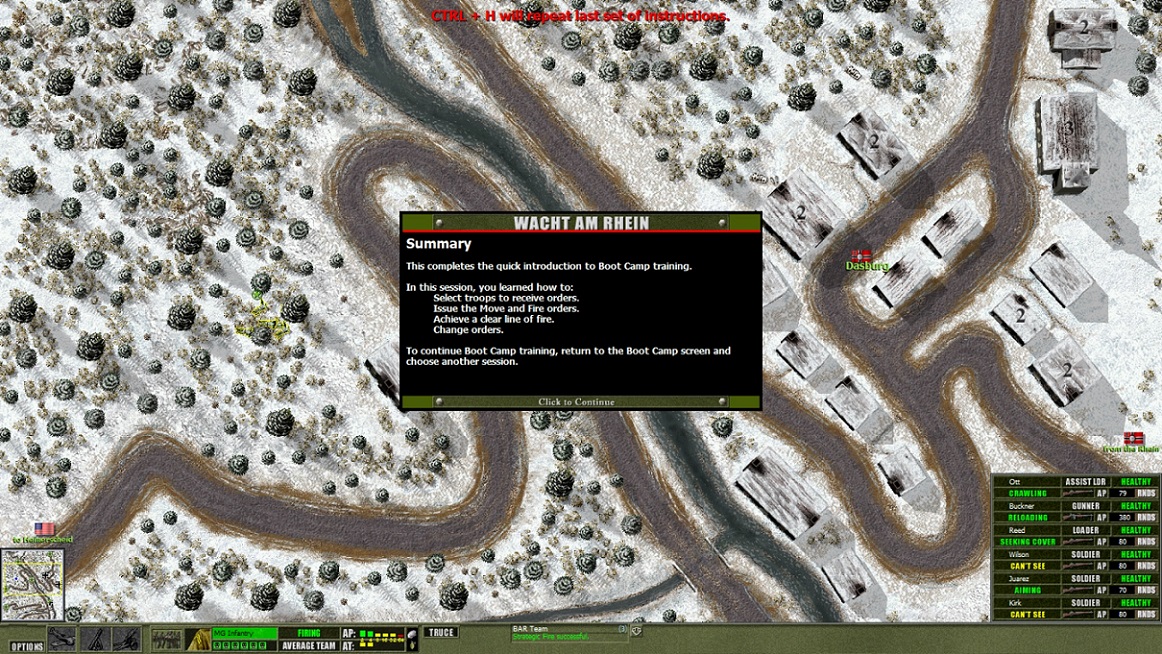Click the BAR Team message entry

(x=565, y=633)
